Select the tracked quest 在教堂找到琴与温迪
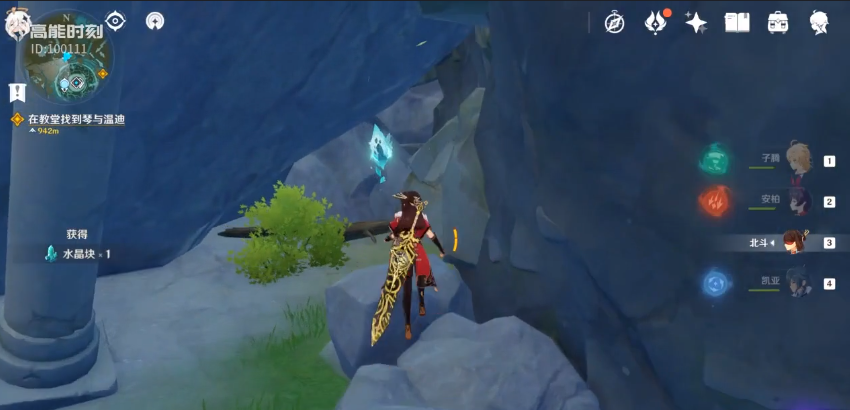The image size is (850, 410). [72, 120]
